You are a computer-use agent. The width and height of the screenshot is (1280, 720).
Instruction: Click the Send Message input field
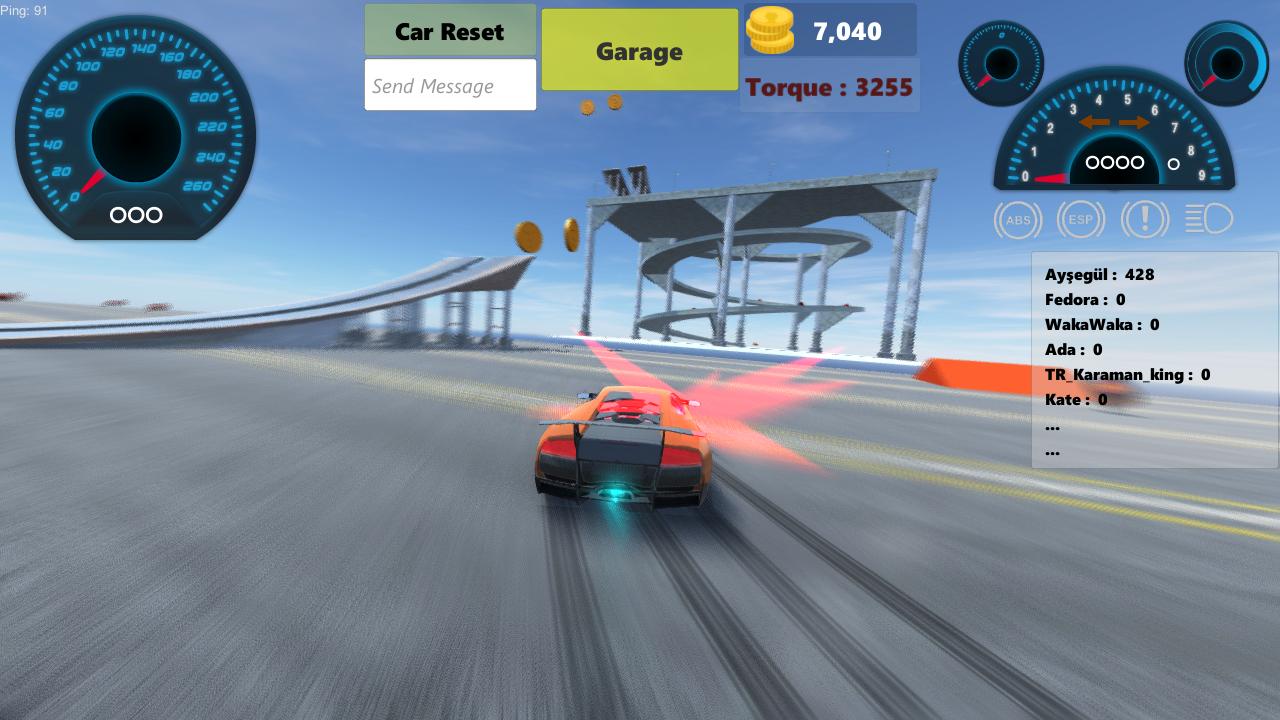click(x=450, y=85)
